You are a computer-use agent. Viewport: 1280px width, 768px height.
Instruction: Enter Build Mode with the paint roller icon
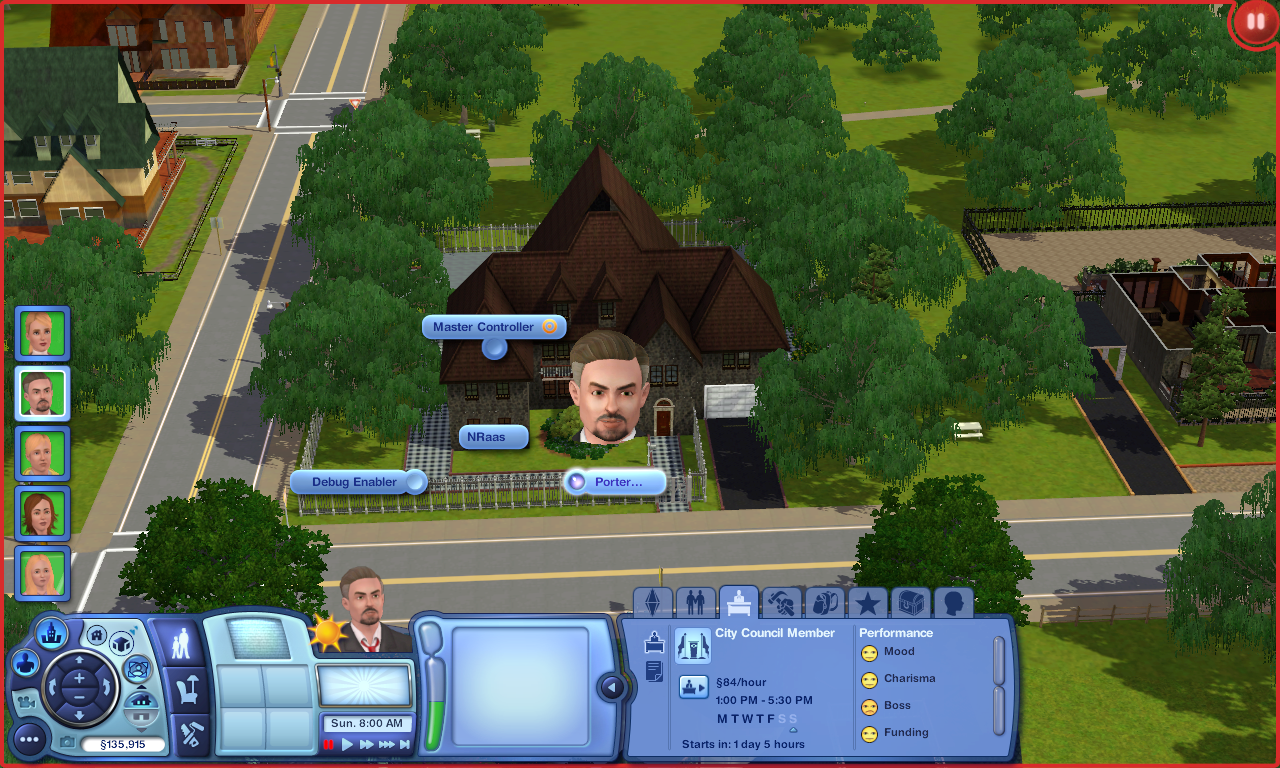(188, 736)
